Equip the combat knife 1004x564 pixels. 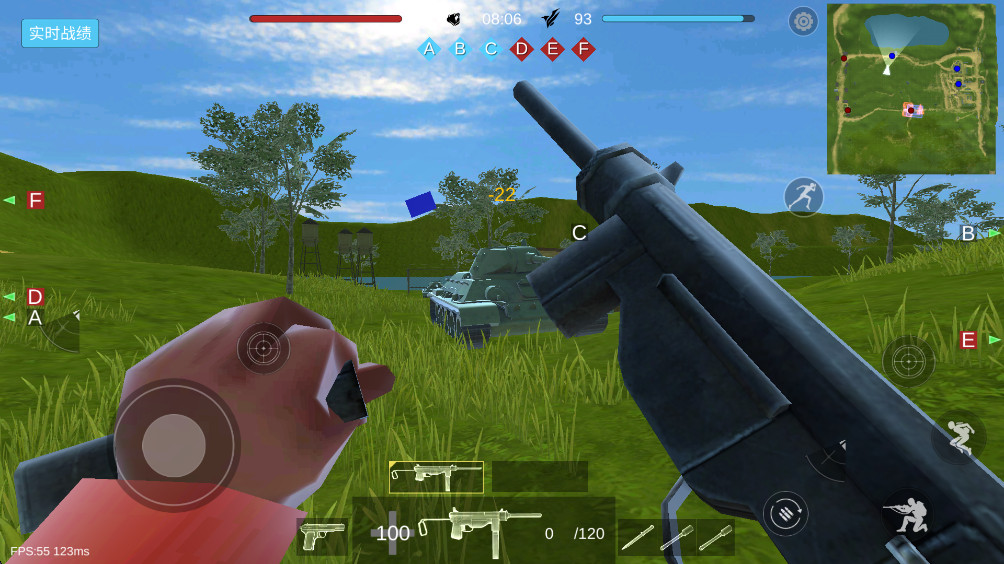click(636, 537)
